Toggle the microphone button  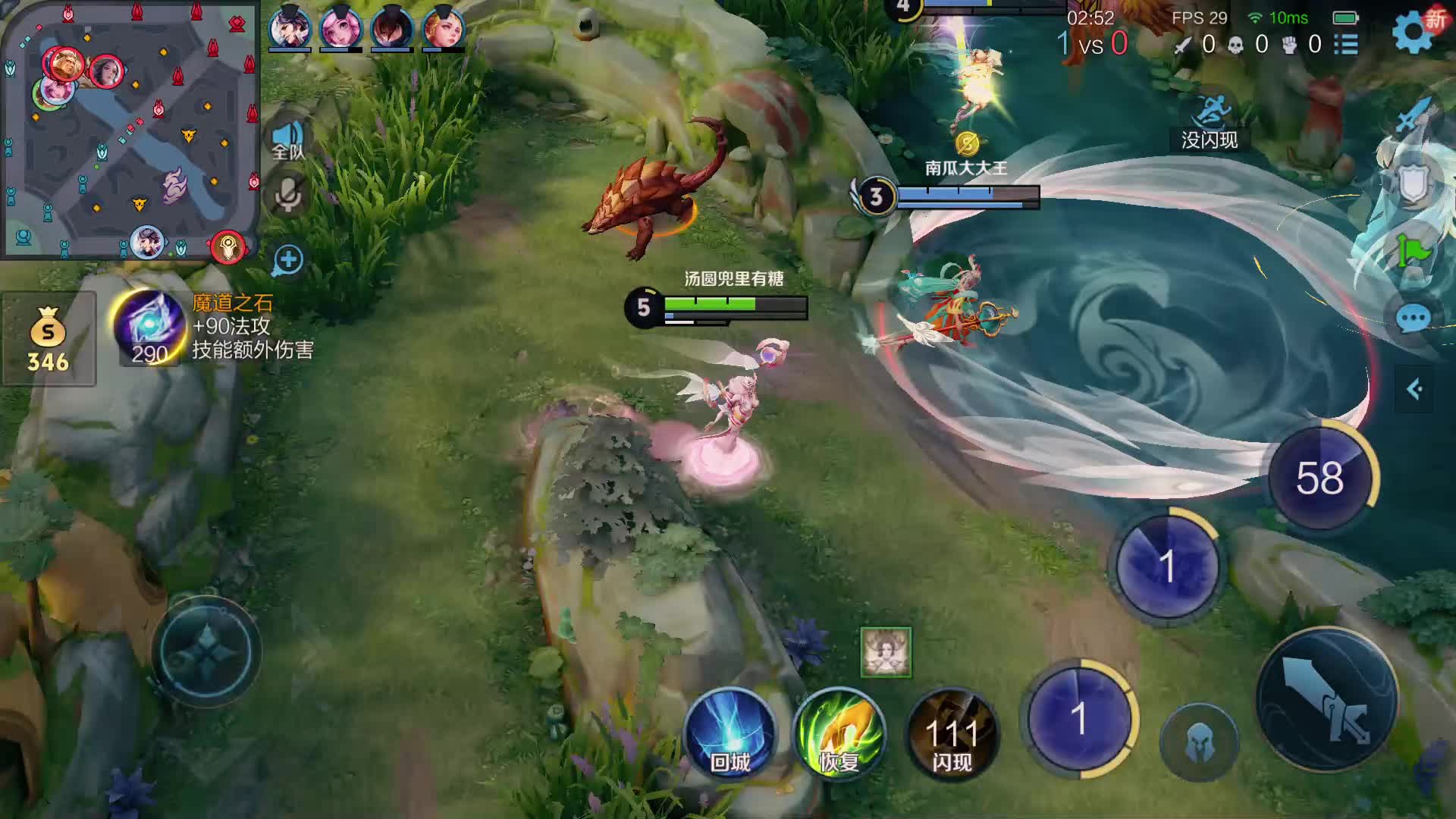[x=287, y=196]
